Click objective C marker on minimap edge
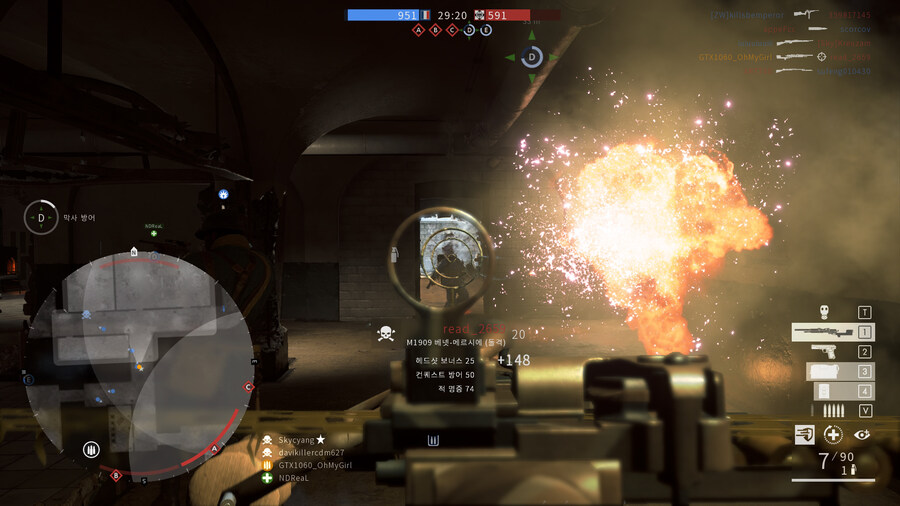 point(249,387)
